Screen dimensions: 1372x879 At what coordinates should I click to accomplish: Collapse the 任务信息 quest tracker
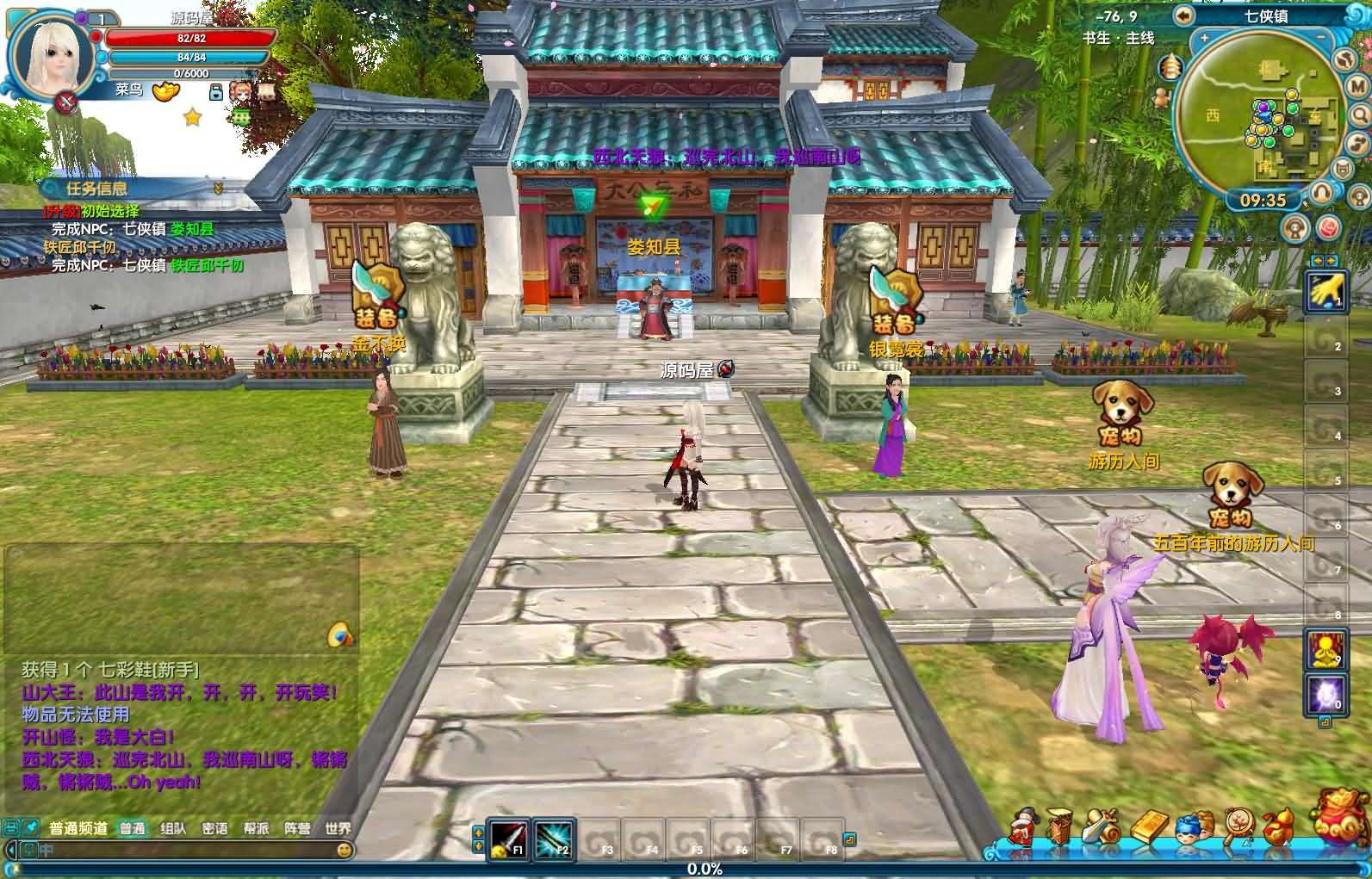218,189
